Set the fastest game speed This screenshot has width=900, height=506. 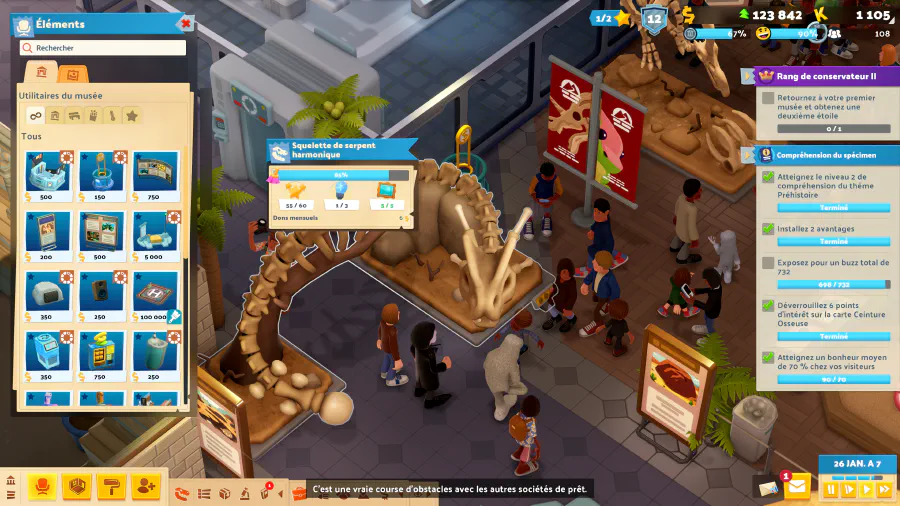(884, 490)
